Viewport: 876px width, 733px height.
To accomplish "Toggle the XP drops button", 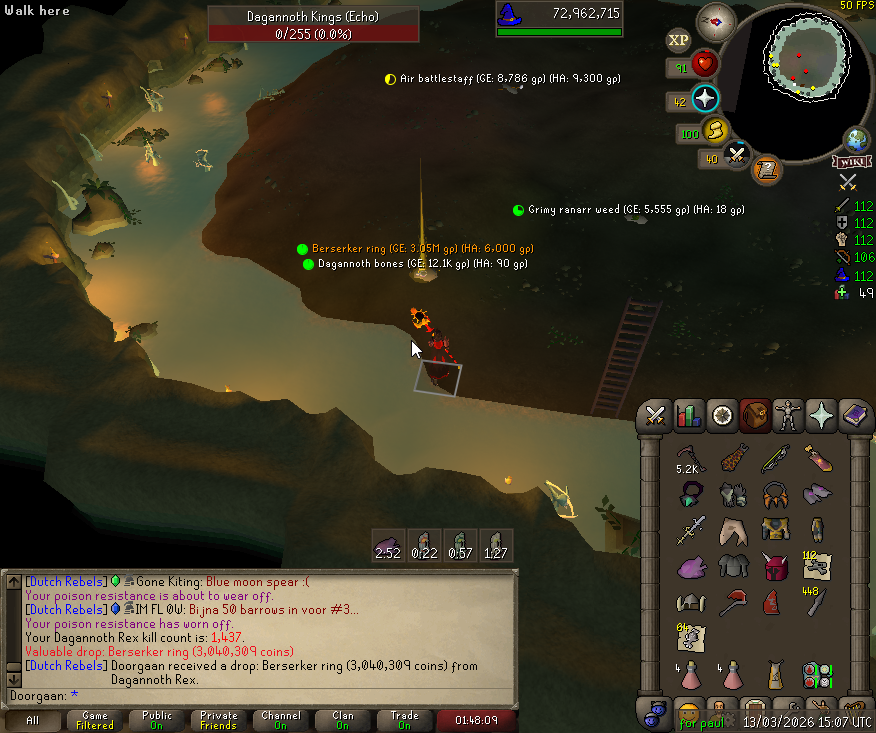I will (678, 40).
